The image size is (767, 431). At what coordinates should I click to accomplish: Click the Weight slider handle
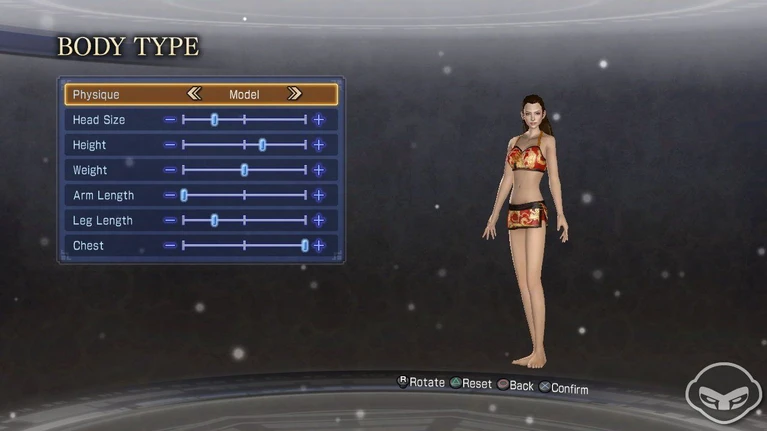[244, 170]
